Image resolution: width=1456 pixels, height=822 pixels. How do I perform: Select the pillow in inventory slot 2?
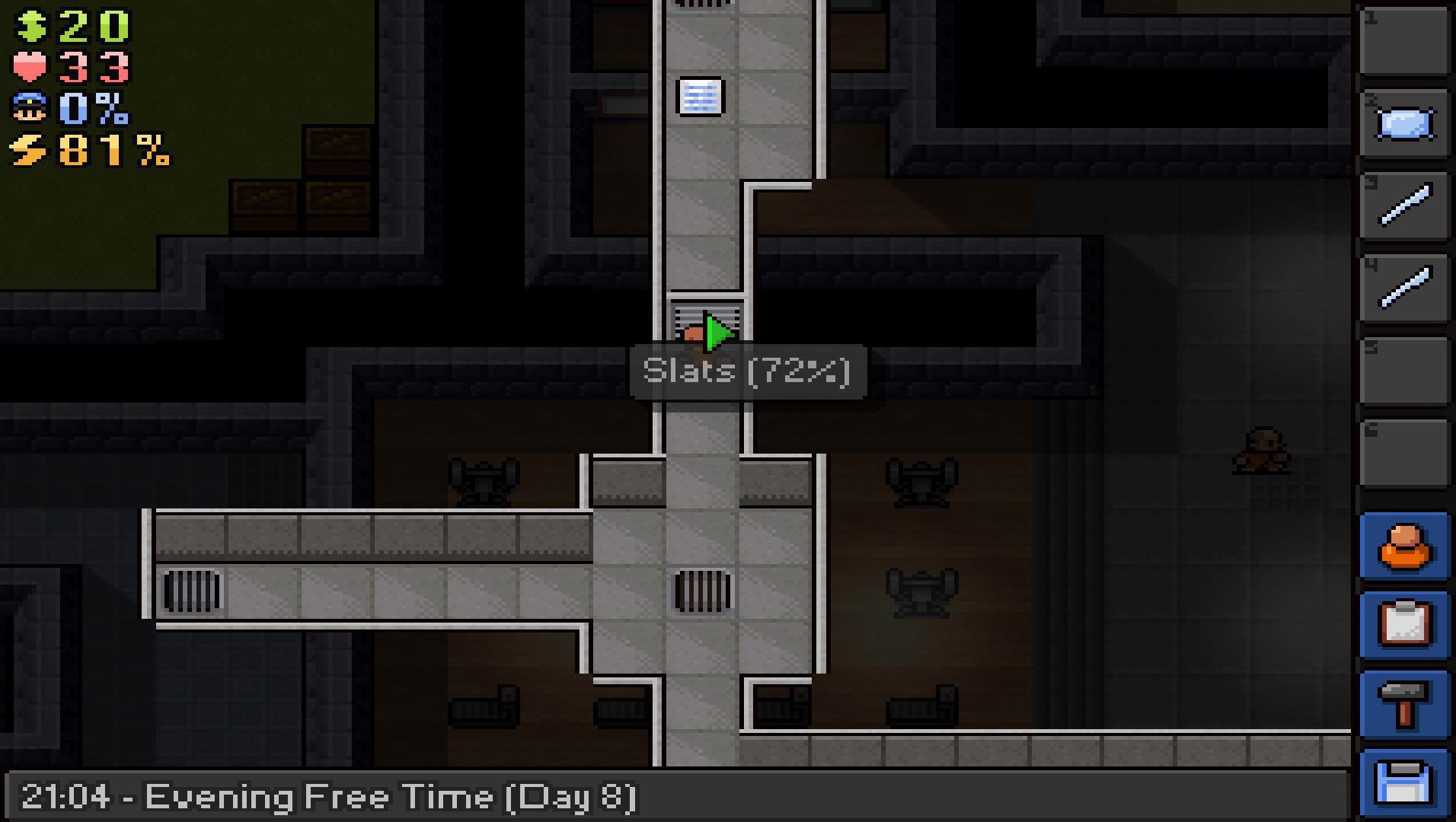[1405, 124]
